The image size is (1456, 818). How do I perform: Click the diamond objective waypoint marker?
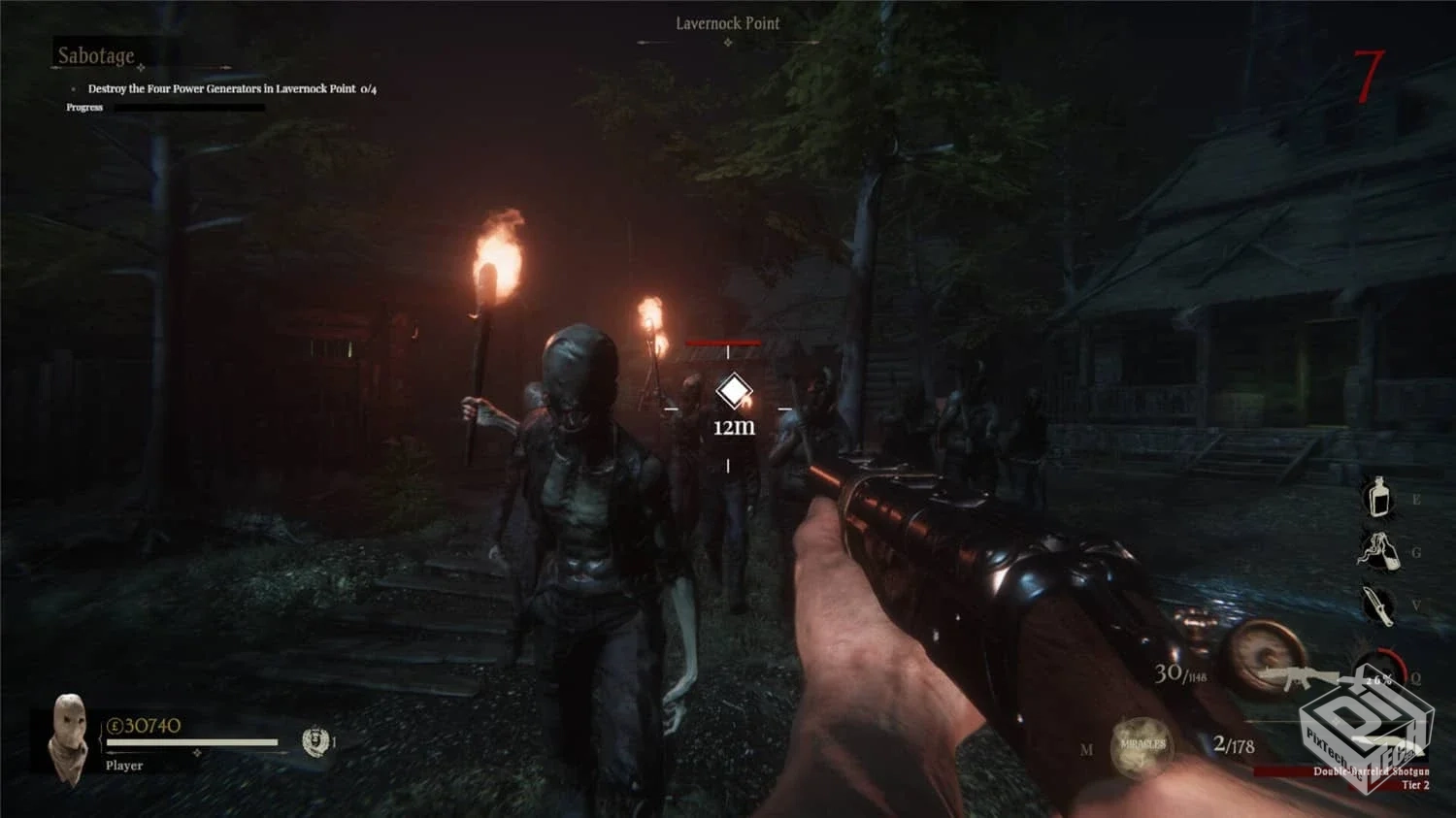tap(734, 392)
